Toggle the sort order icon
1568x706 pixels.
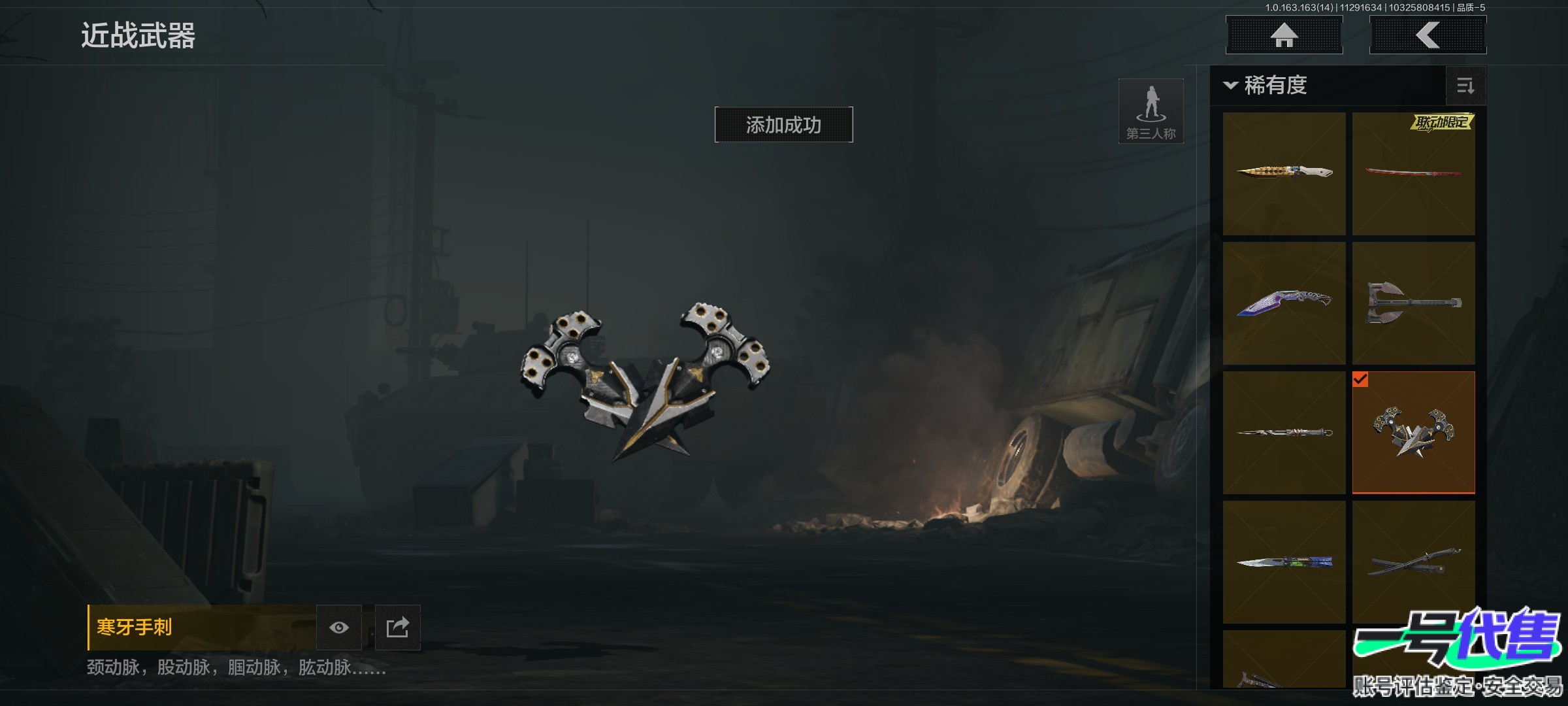point(1465,86)
